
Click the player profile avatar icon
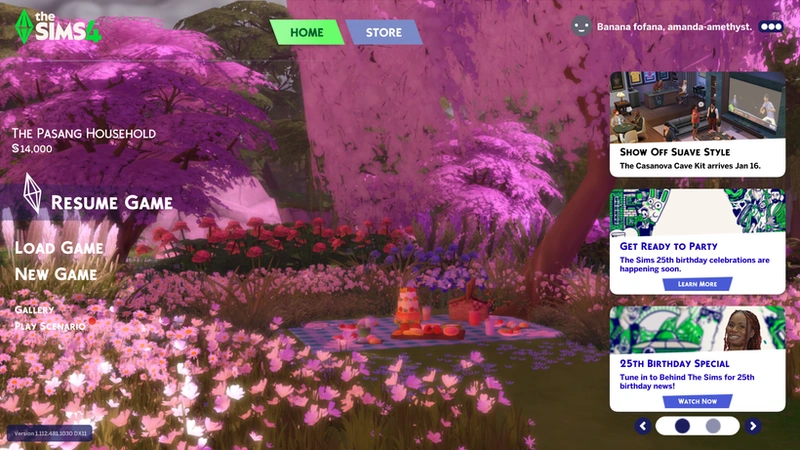[582, 27]
